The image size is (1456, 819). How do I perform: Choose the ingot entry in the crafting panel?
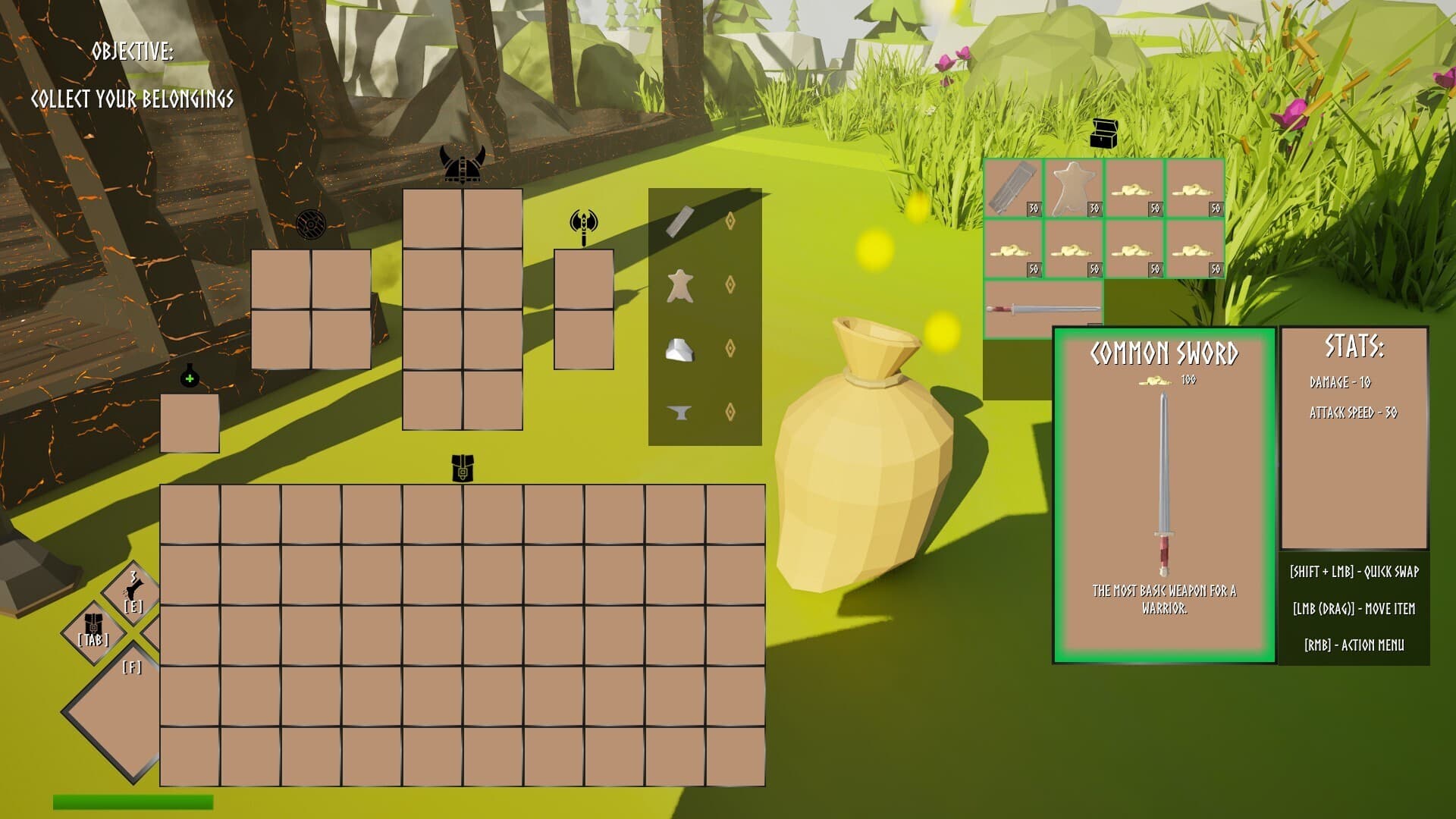click(x=679, y=221)
